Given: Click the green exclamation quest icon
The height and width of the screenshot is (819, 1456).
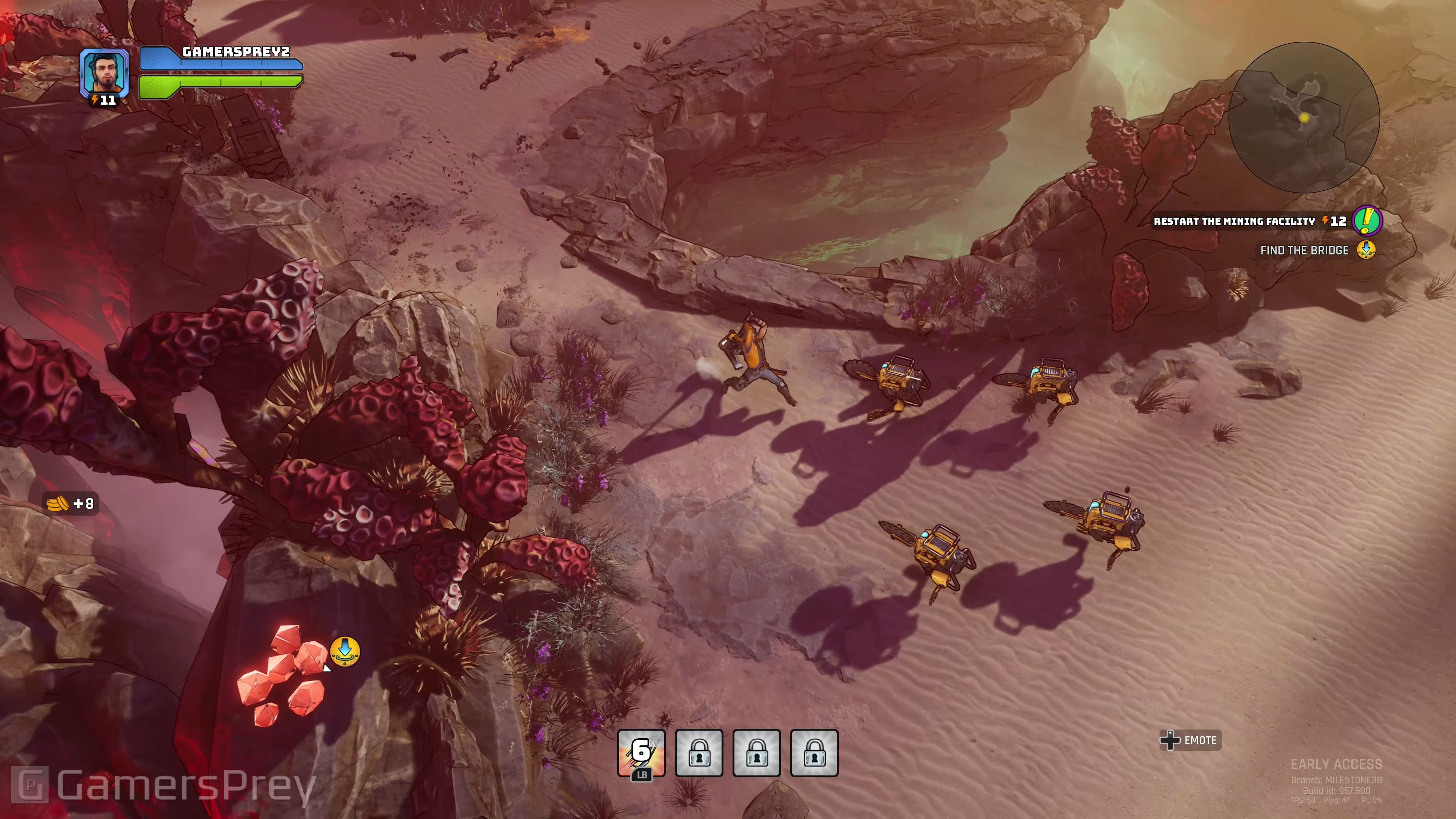Looking at the screenshot, I should coord(1367,220).
